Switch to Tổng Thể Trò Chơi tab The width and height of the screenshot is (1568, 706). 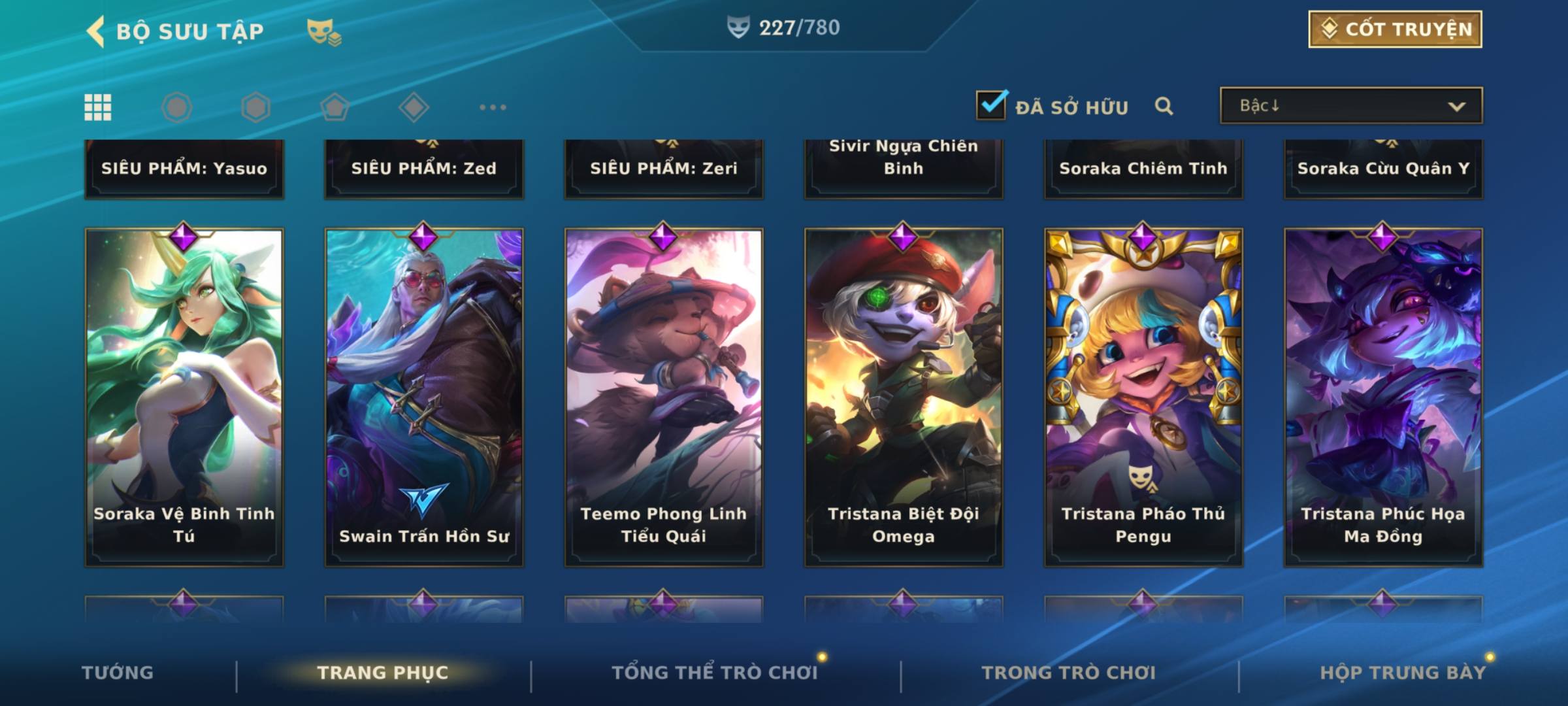click(x=714, y=673)
